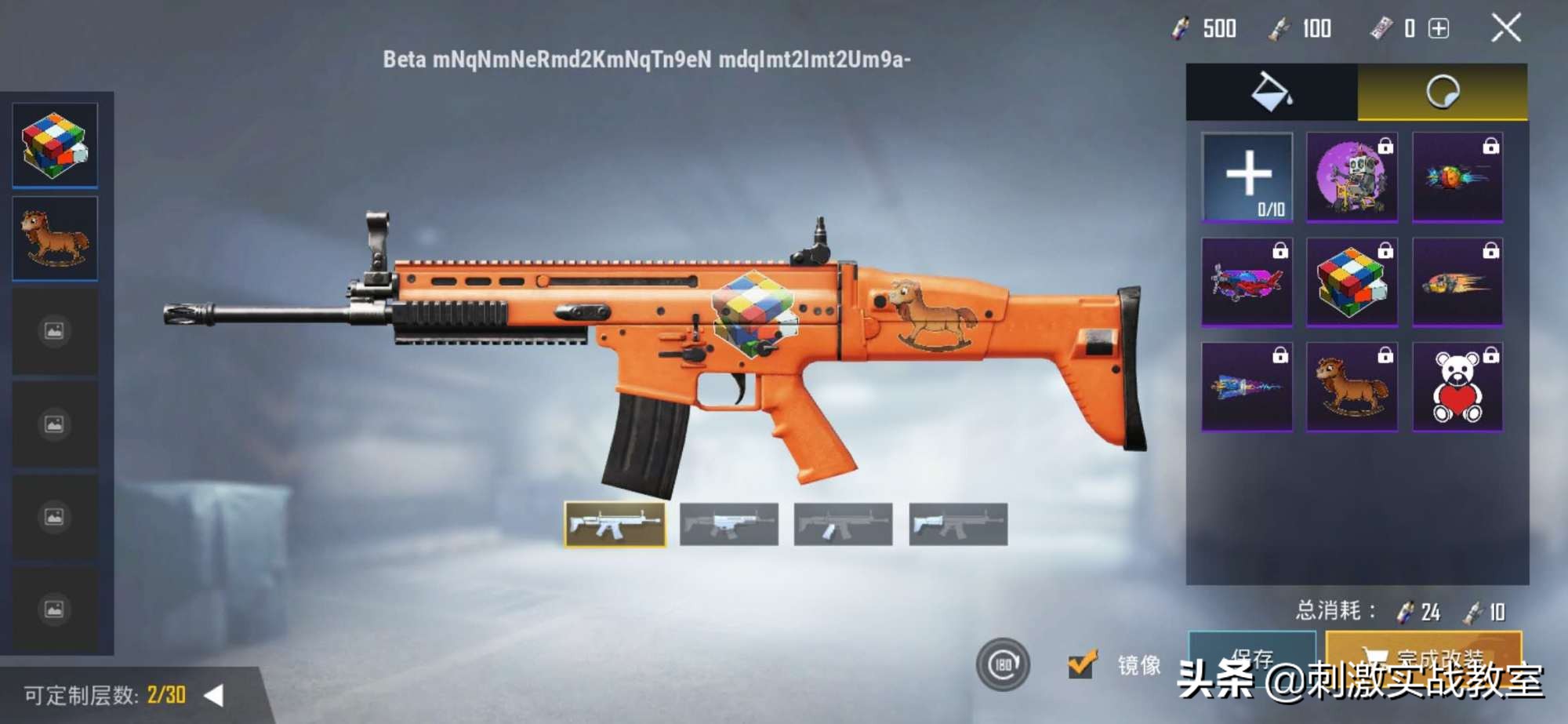Viewport: 1568px width, 724px height.
Task: Pick the flaming comet sticker
Action: point(1457,282)
